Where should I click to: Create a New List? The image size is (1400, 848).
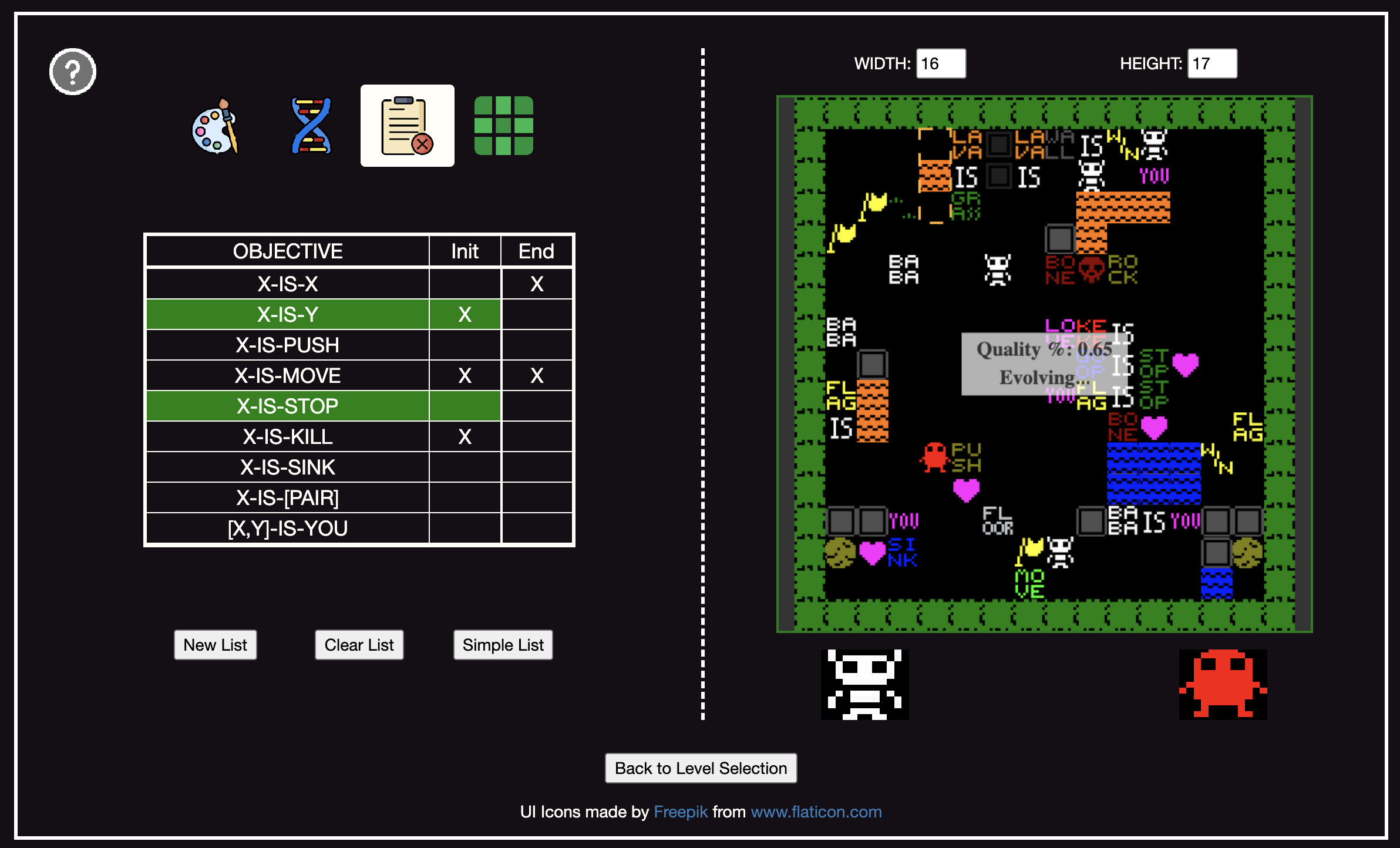coord(215,645)
